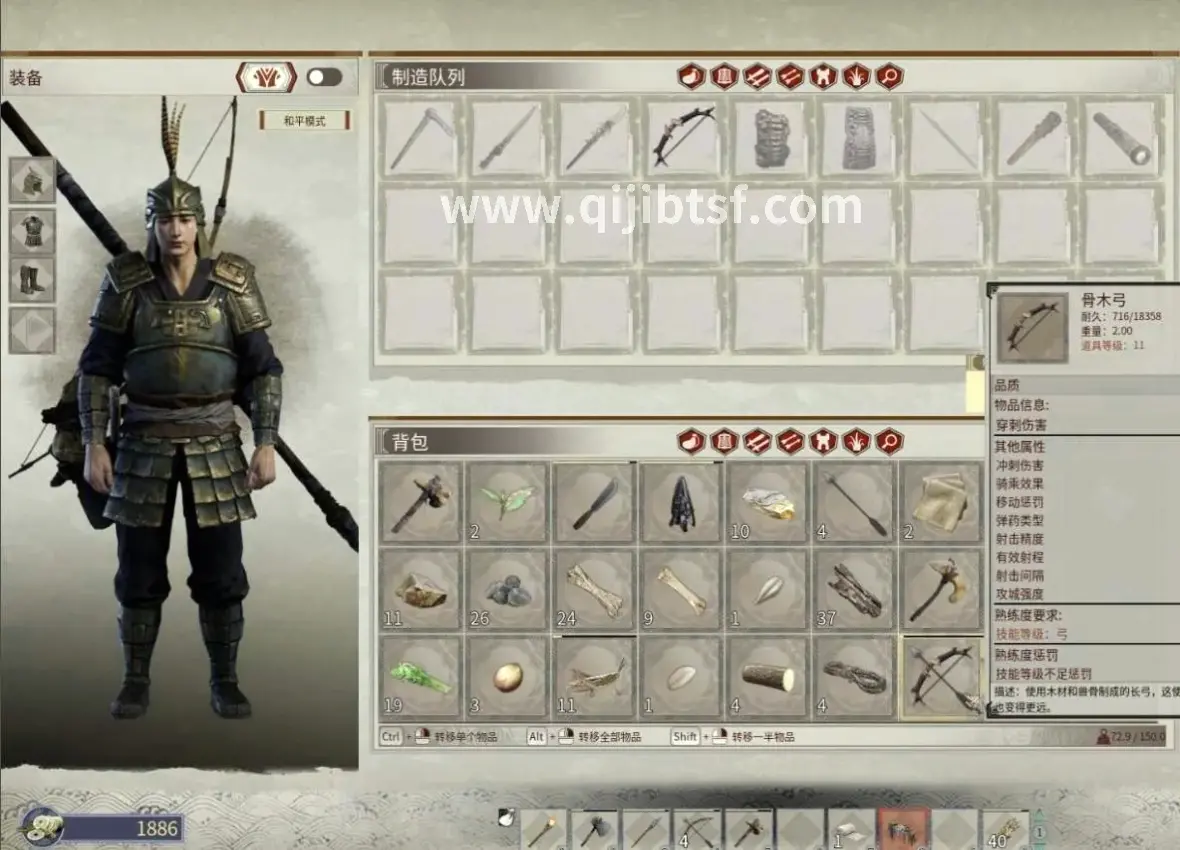Select the helmet equipment slot
Viewport: 1180px width, 850px height.
[32, 180]
